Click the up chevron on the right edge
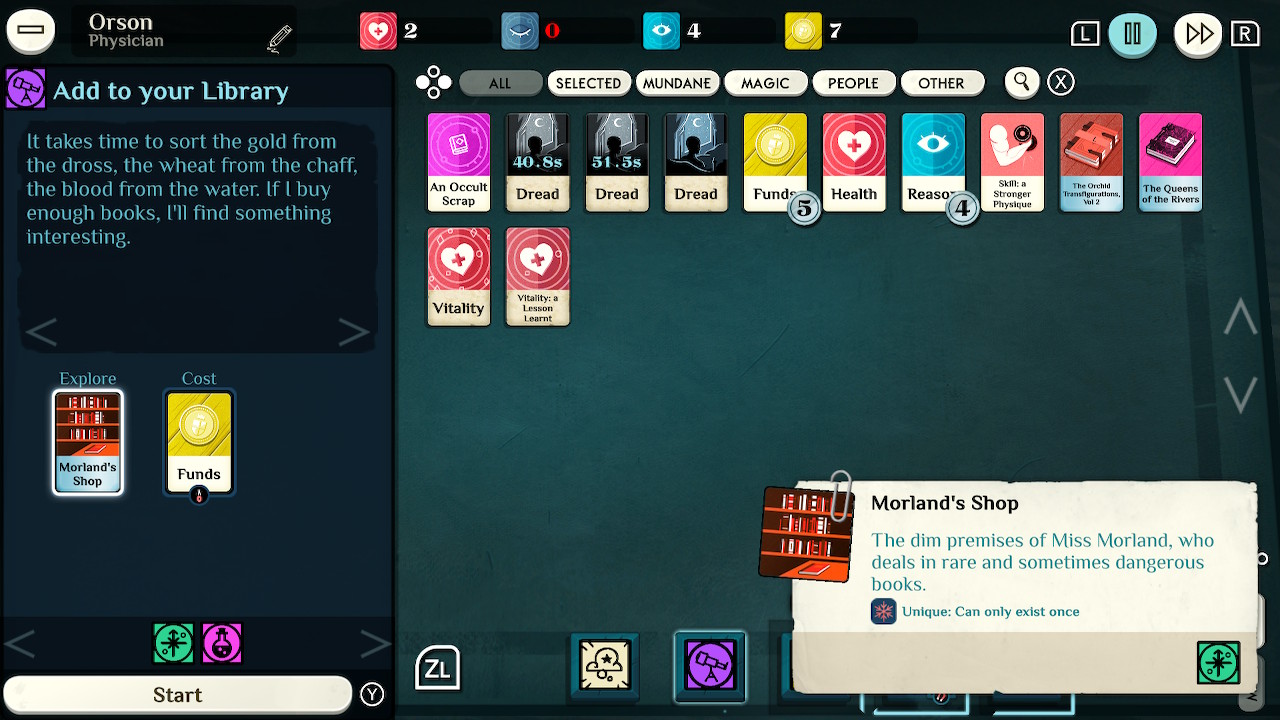This screenshot has height=720, width=1280. point(1239,317)
